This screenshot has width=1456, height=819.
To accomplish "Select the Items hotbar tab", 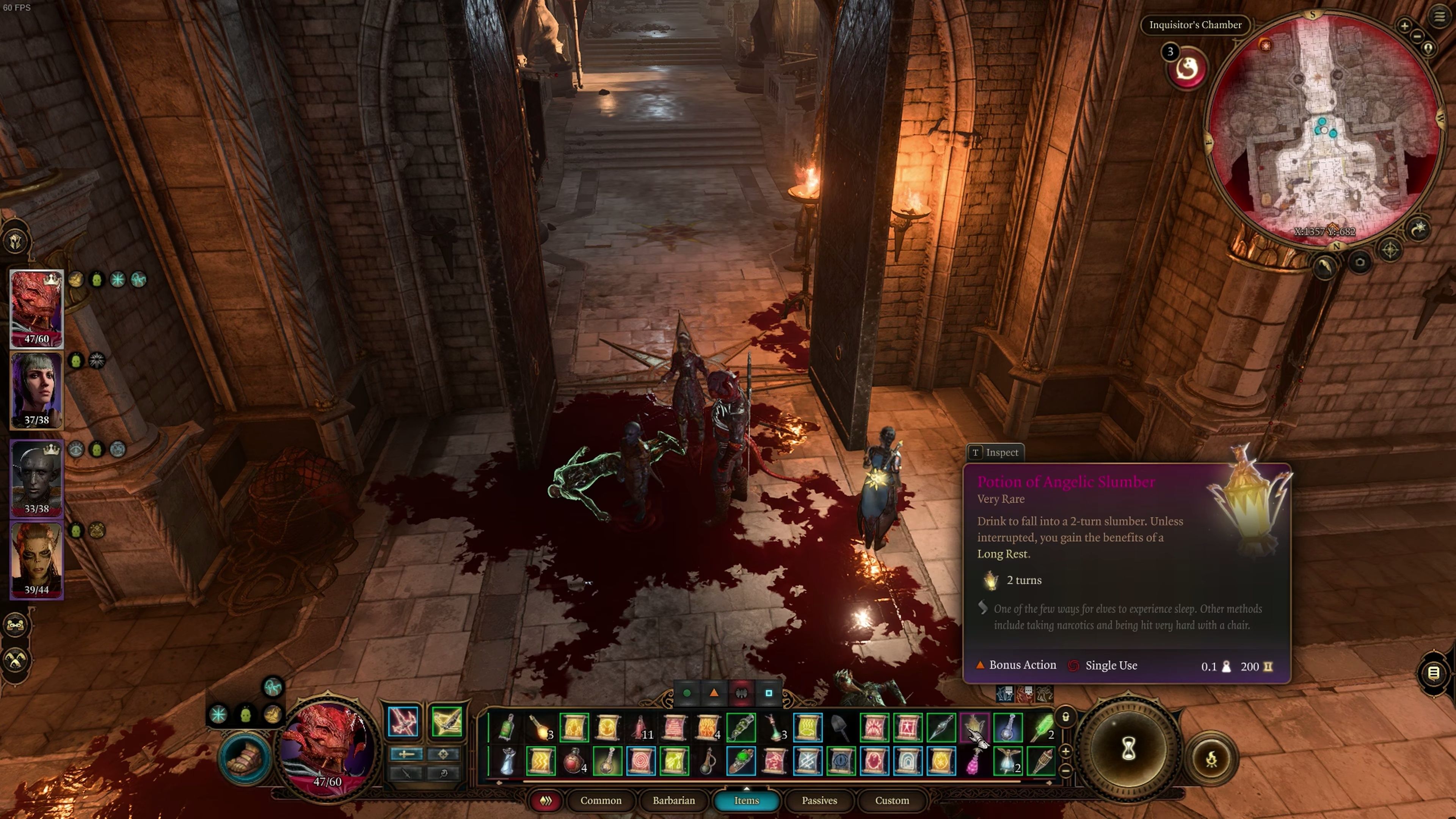I will [746, 800].
